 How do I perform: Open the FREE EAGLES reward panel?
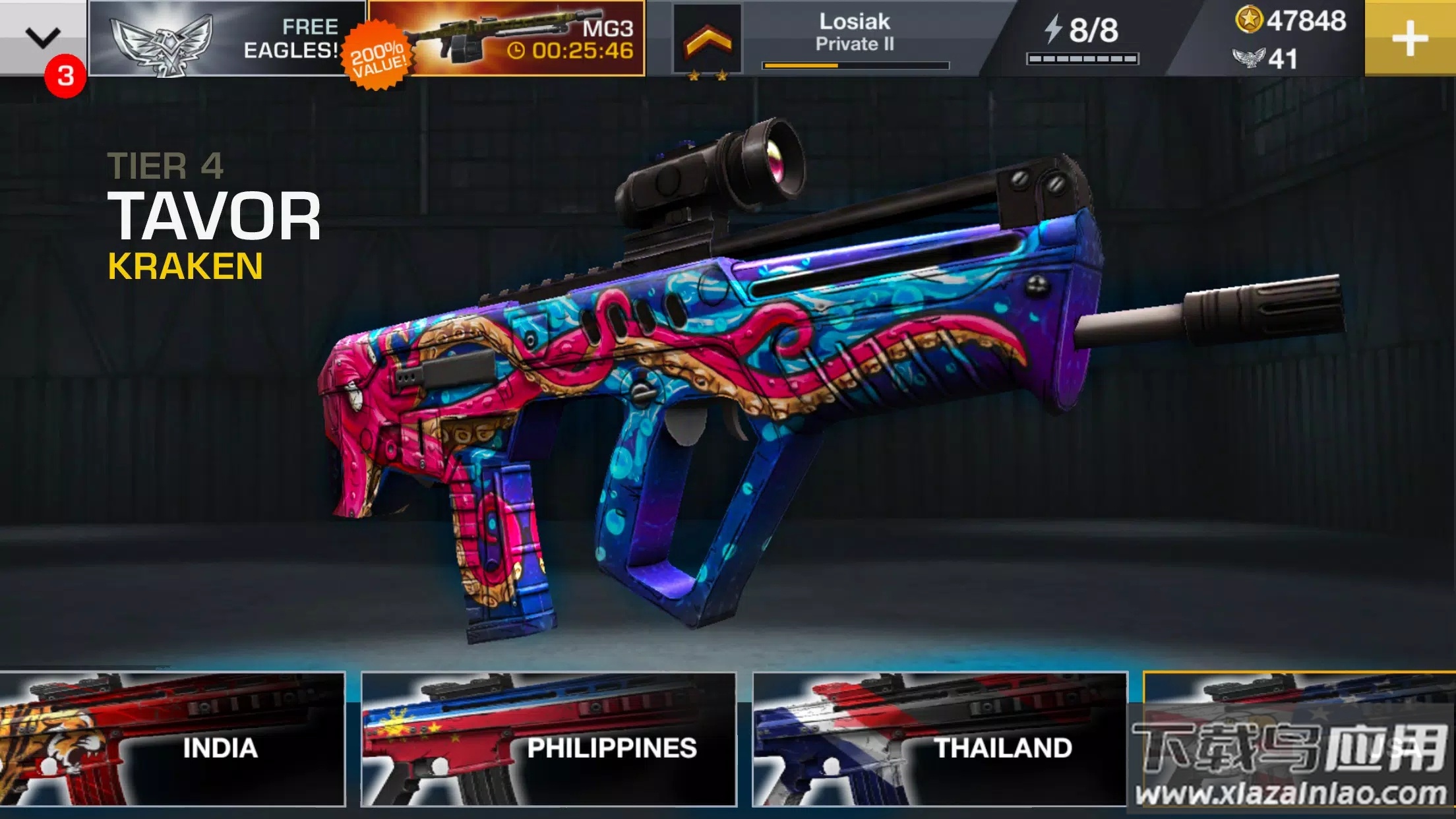click(224, 40)
